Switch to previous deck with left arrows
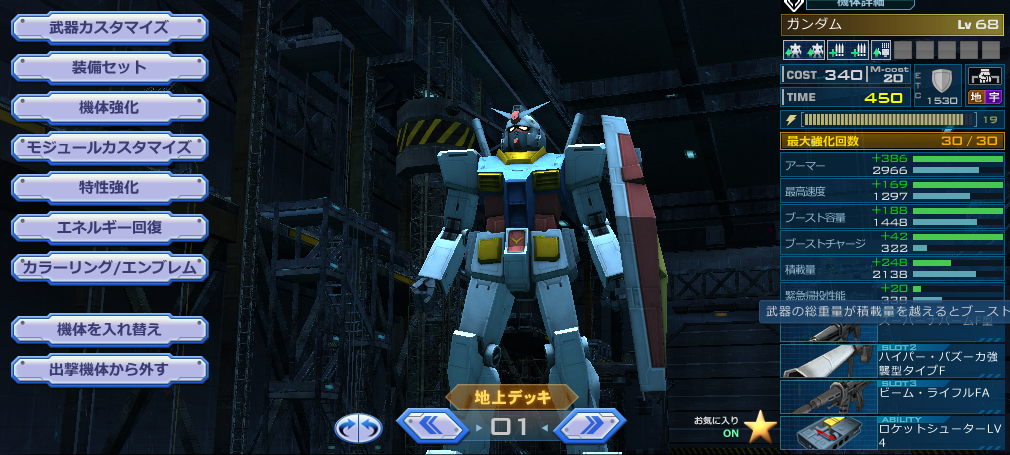The height and width of the screenshot is (455, 1010). point(432,427)
